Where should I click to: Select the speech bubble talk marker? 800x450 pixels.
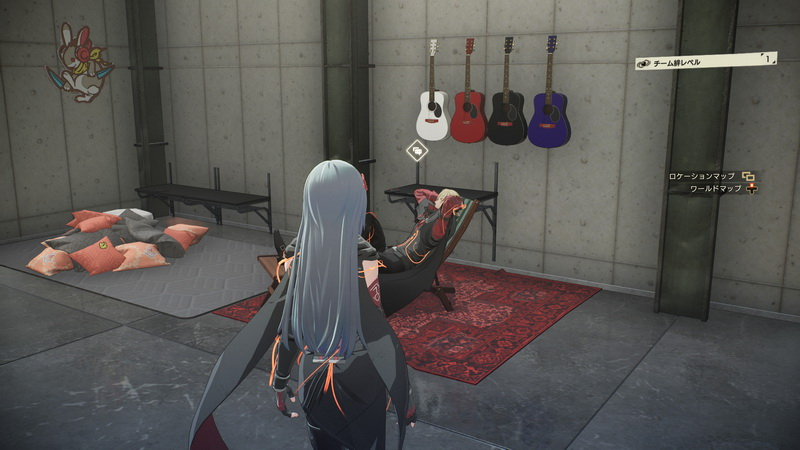pos(417,151)
